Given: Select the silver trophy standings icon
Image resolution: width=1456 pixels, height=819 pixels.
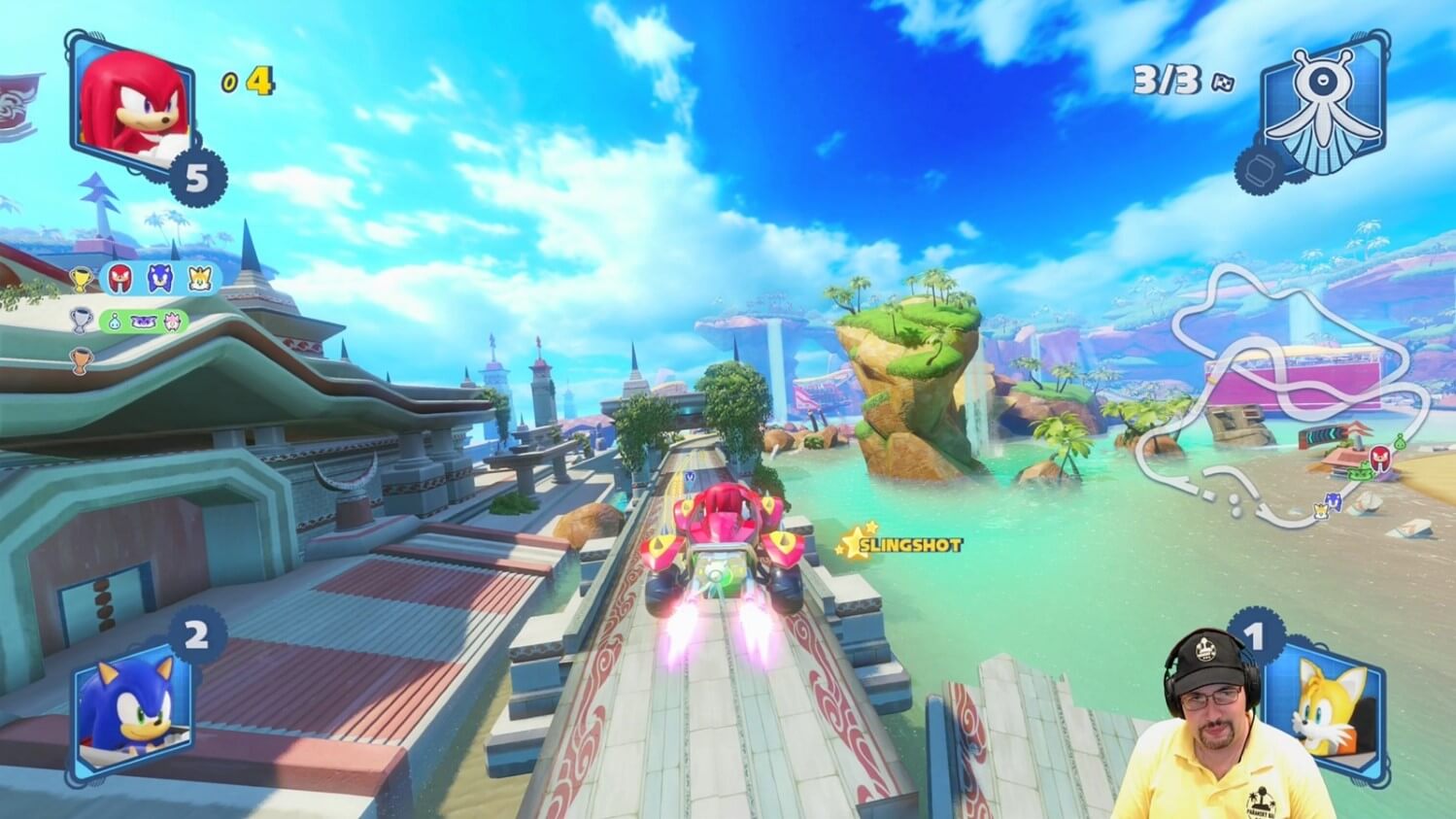Looking at the screenshot, I should click(82, 320).
